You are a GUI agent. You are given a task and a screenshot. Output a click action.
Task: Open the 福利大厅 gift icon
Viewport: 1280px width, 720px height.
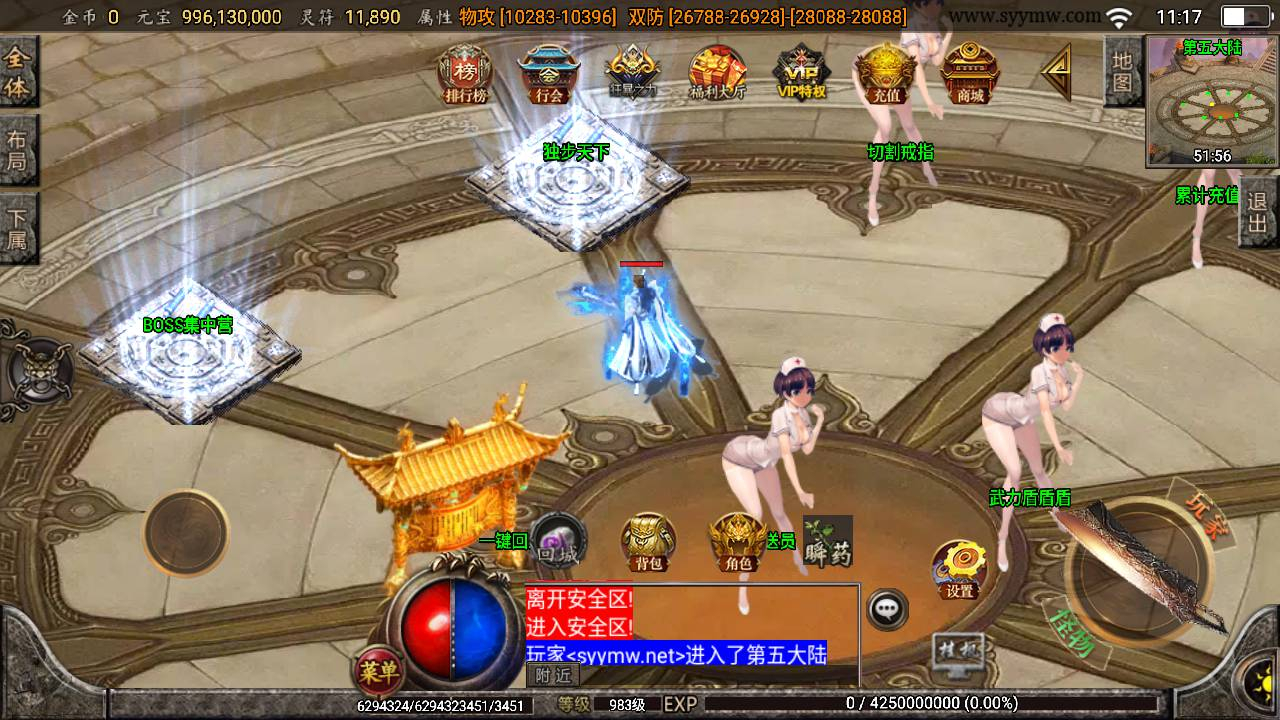point(717,74)
